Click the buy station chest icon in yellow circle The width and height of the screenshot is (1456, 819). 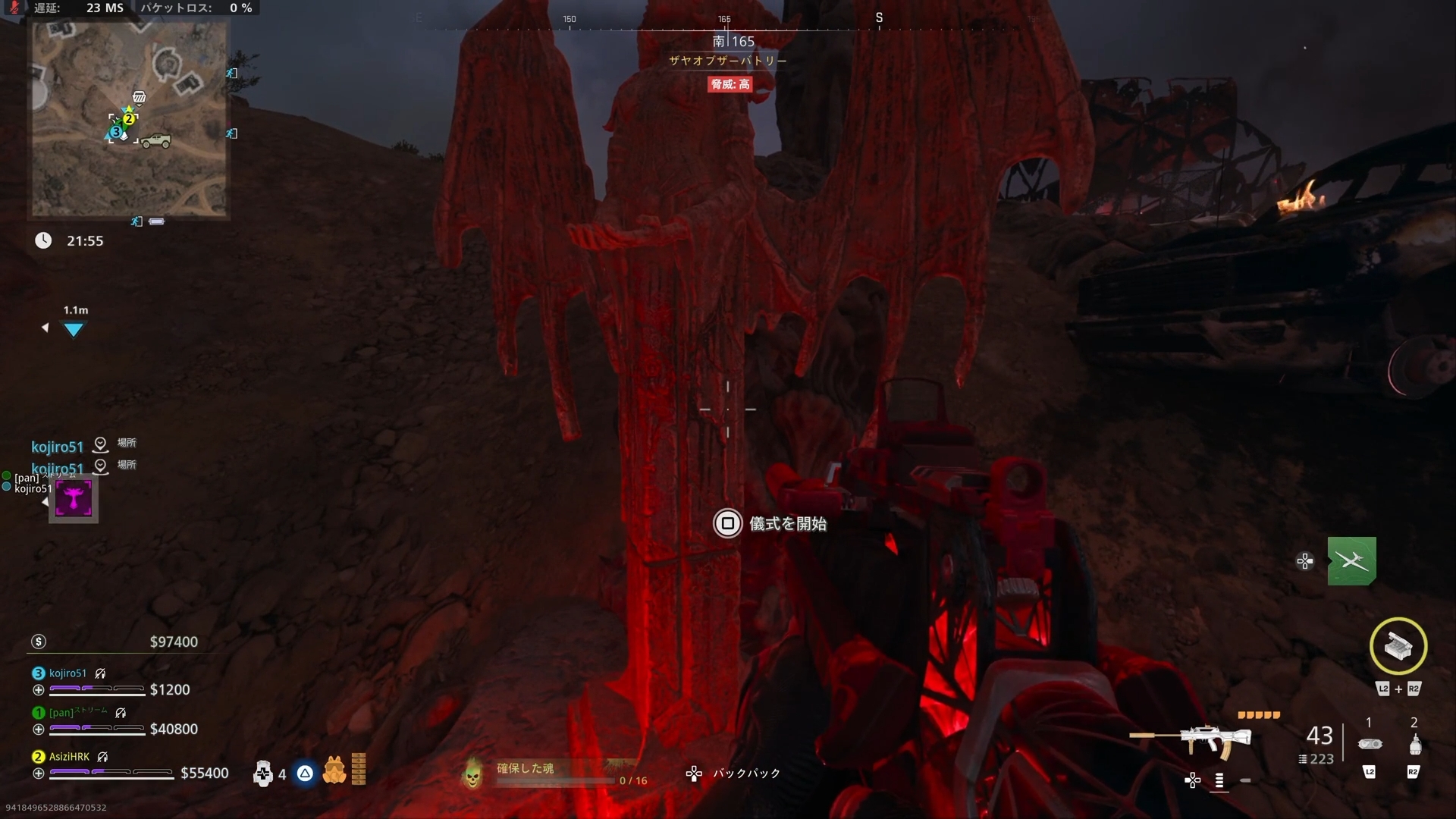tap(1398, 645)
